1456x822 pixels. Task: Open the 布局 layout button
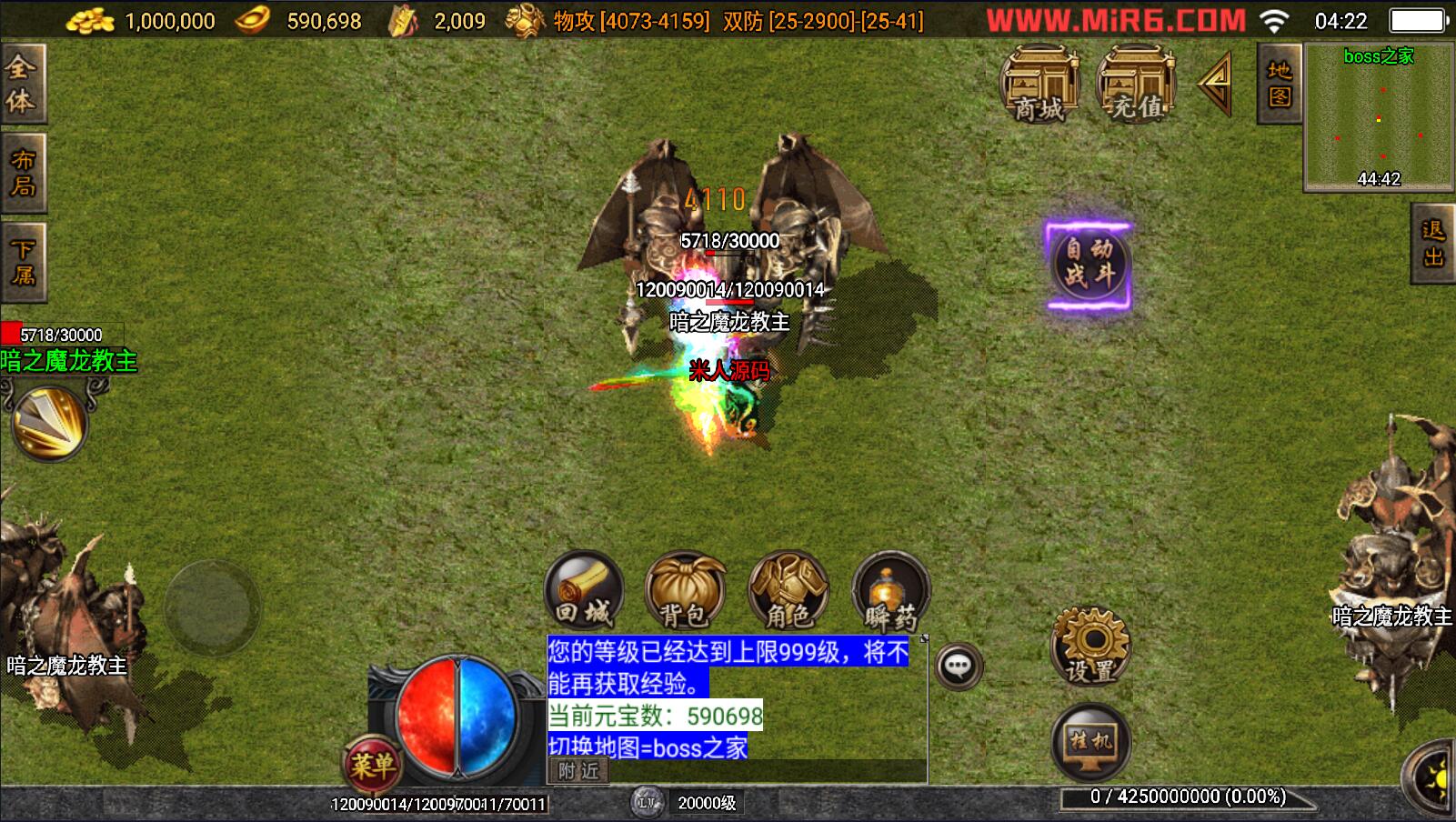pos(22,173)
